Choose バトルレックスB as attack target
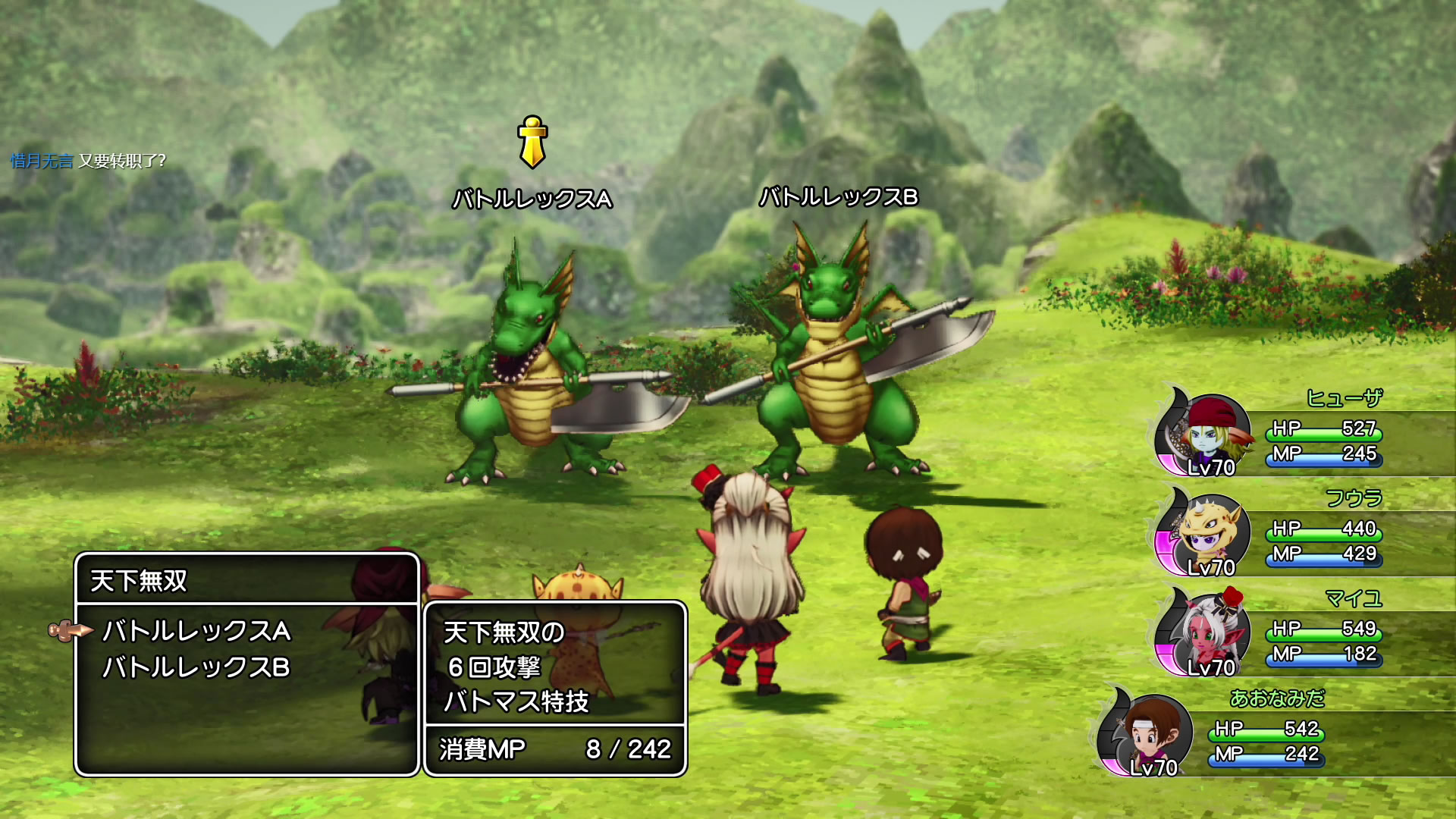The width and height of the screenshot is (1456, 819). pos(196,667)
